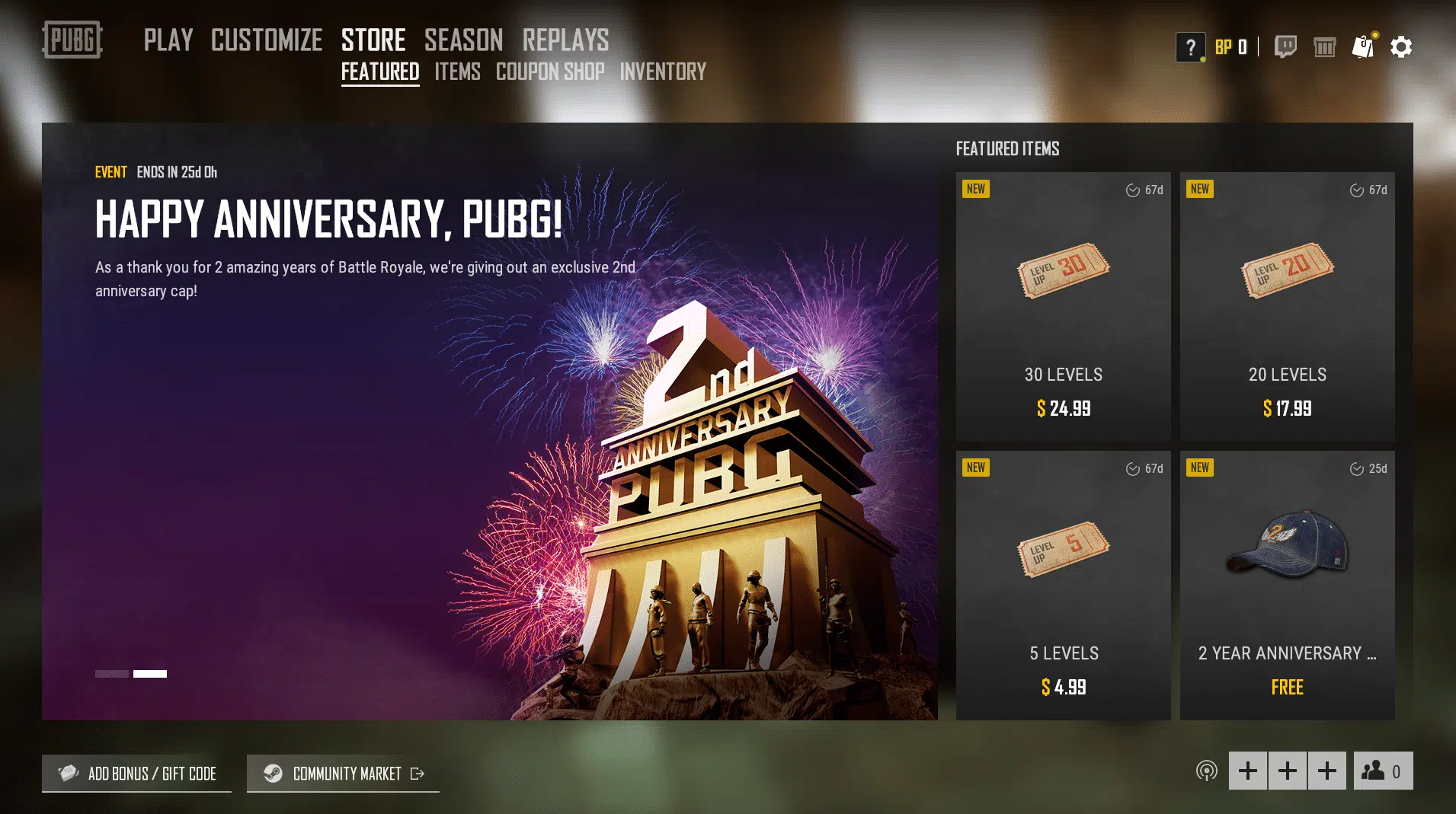Click the help question mark icon
Image resolution: width=1456 pixels, height=814 pixels.
[1191, 46]
